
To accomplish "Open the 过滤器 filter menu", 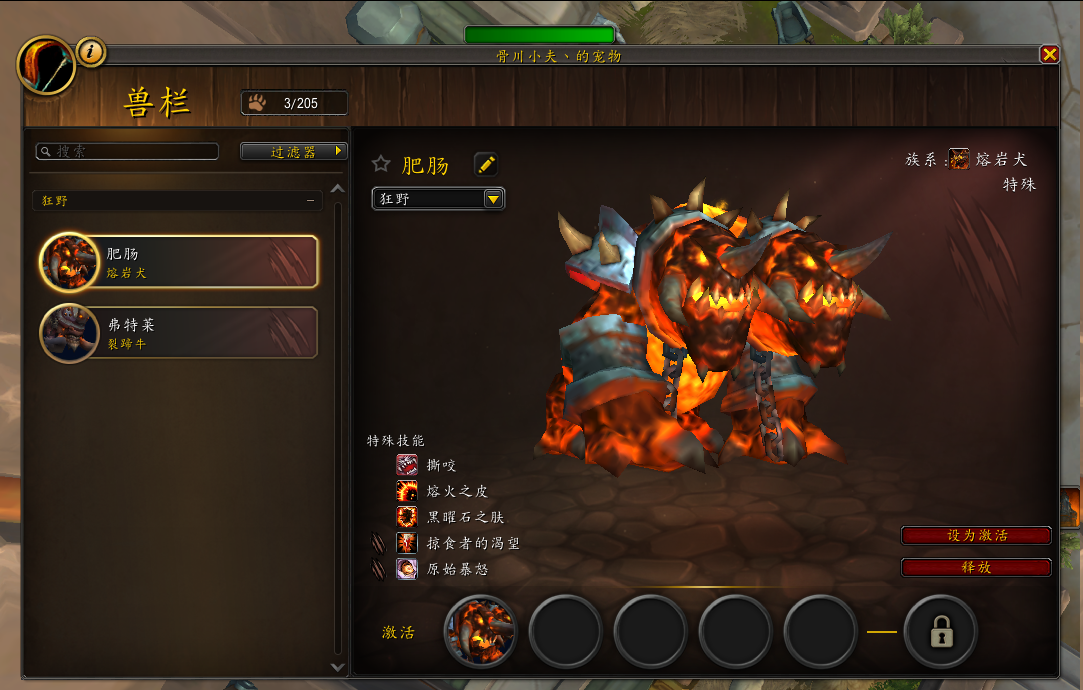I will [x=293, y=151].
